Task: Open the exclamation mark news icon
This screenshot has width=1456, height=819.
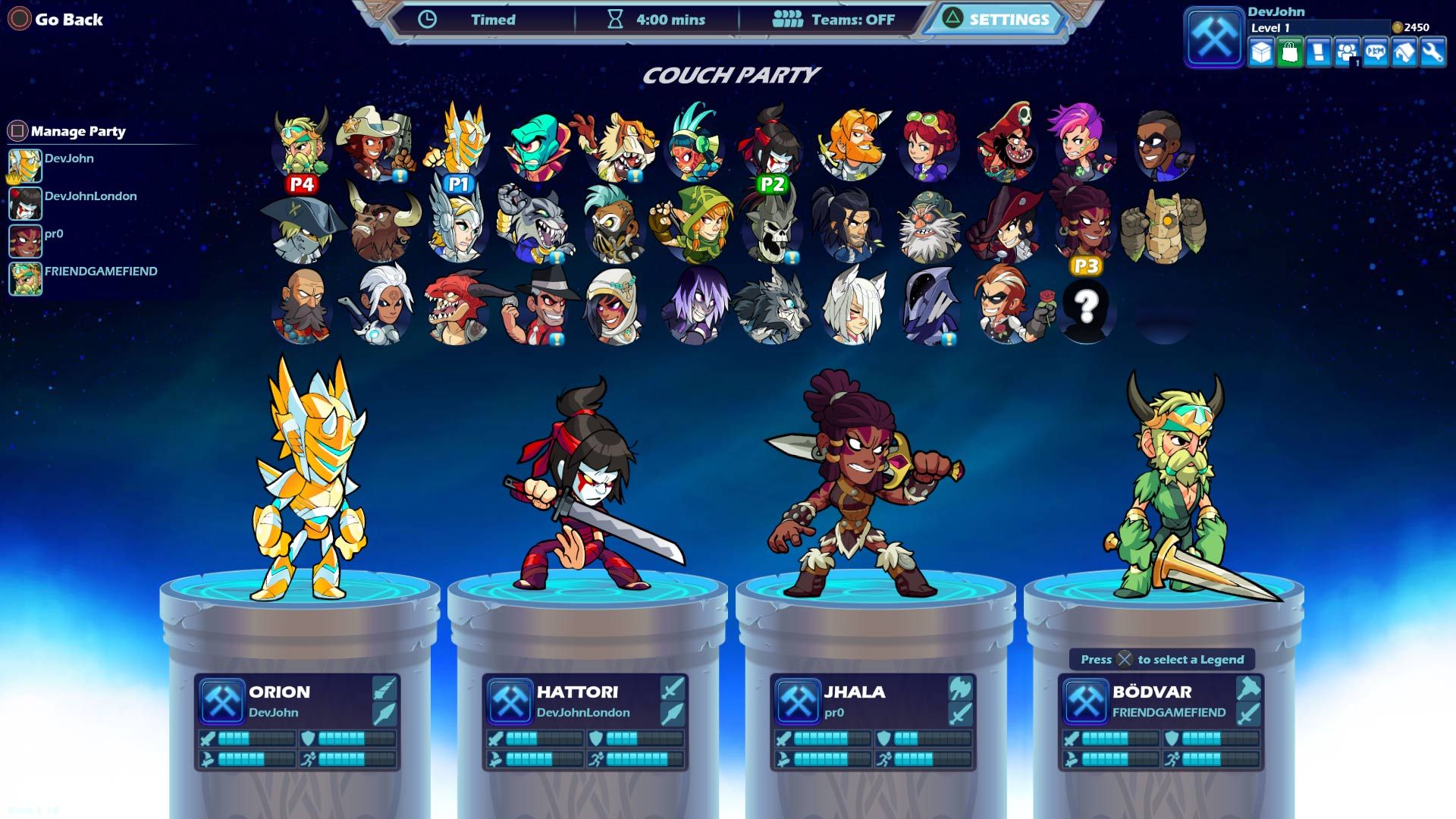Action: [1318, 53]
